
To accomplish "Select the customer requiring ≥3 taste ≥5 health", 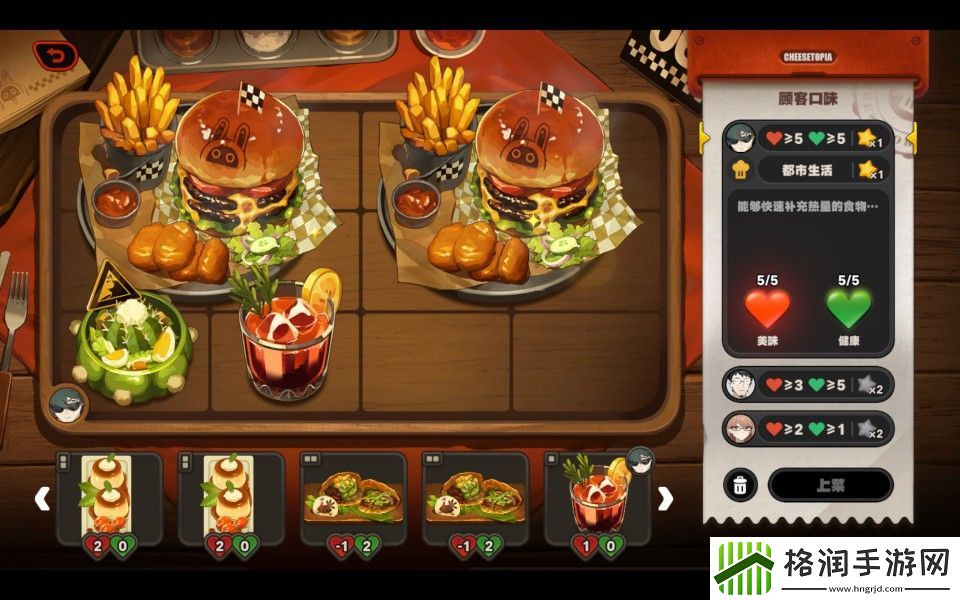I will tap(808, 384).
